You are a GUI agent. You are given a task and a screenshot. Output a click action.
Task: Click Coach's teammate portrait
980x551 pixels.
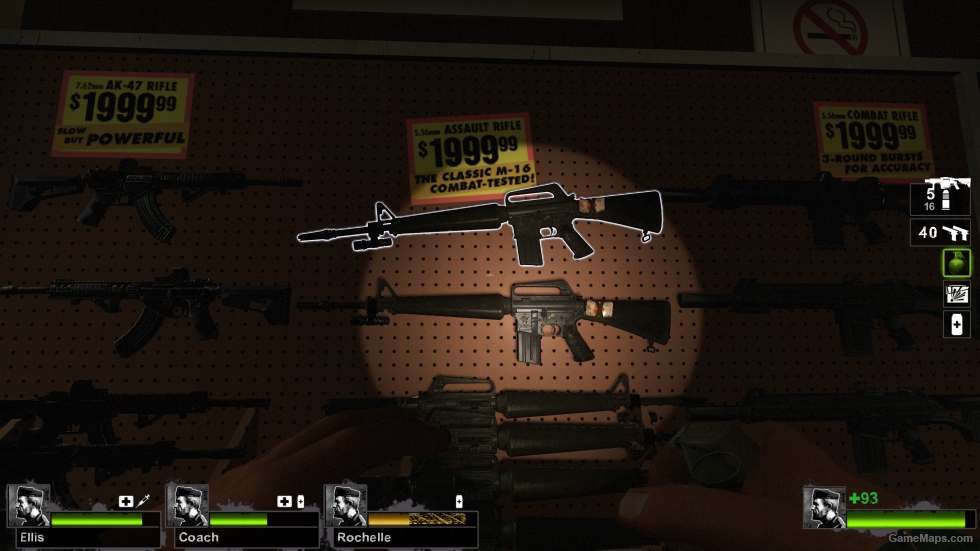click(187, 506)
